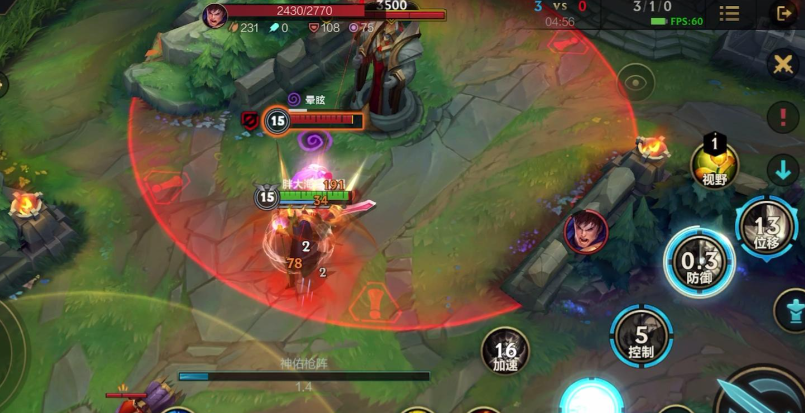Select the enemy champion portrait target
The height and width of the screenshot is (413, 805).
(585, 232)
